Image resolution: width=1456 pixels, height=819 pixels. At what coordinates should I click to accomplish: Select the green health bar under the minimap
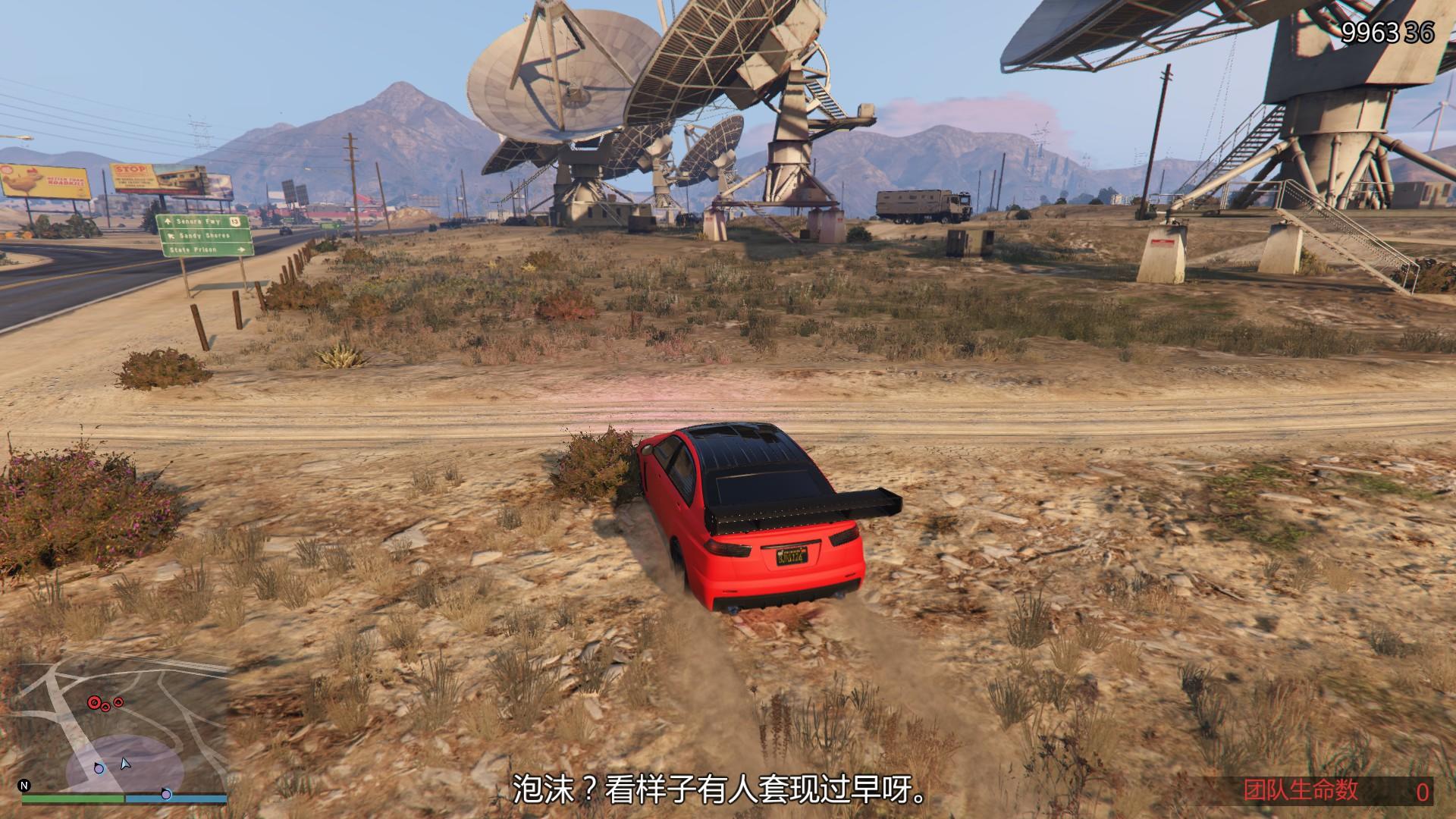pos(73,799)
